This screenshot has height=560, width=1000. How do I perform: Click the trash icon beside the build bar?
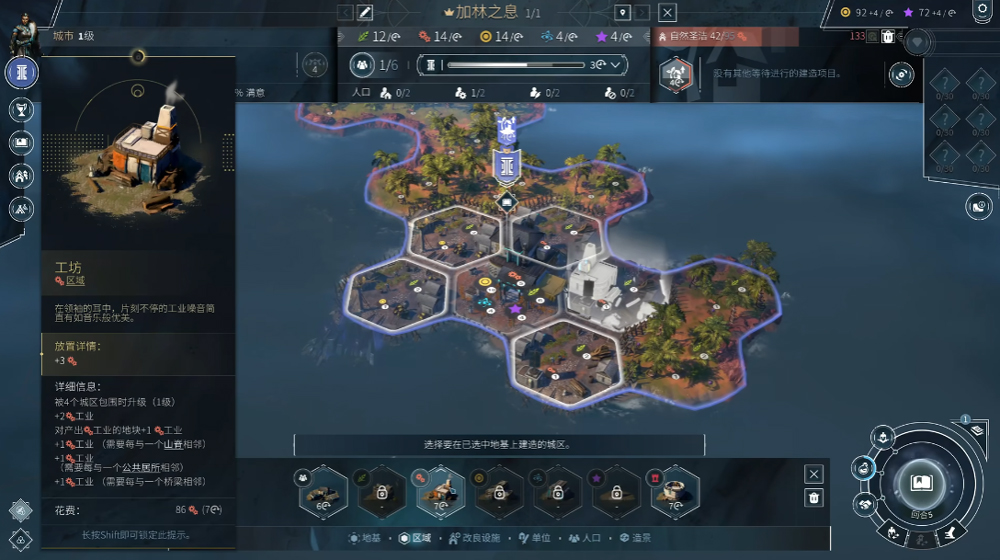click(x=814, y=498)
